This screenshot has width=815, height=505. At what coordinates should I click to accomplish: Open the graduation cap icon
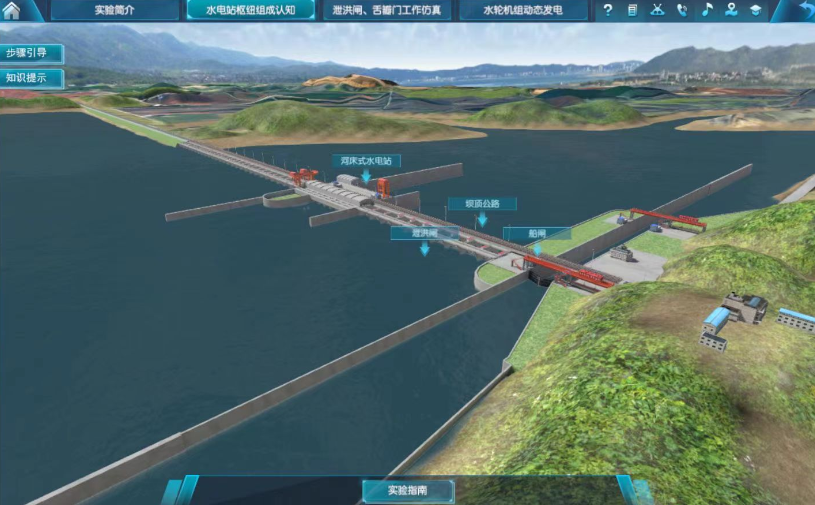click(756, 11)
